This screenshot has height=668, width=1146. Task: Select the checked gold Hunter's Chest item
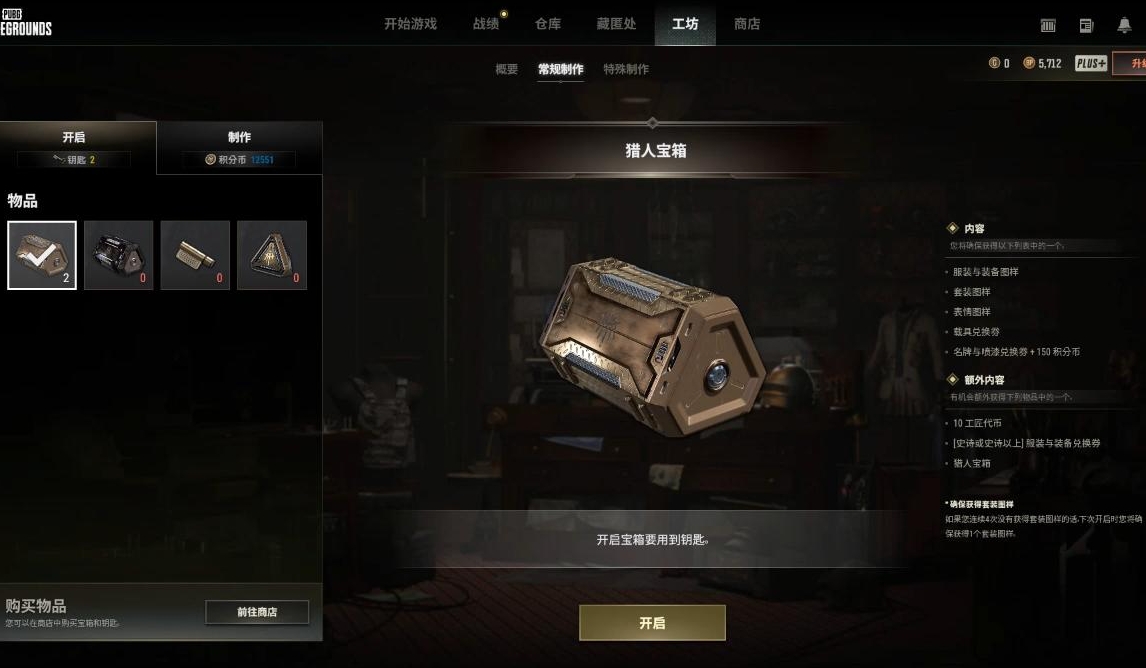click(42, 255)
